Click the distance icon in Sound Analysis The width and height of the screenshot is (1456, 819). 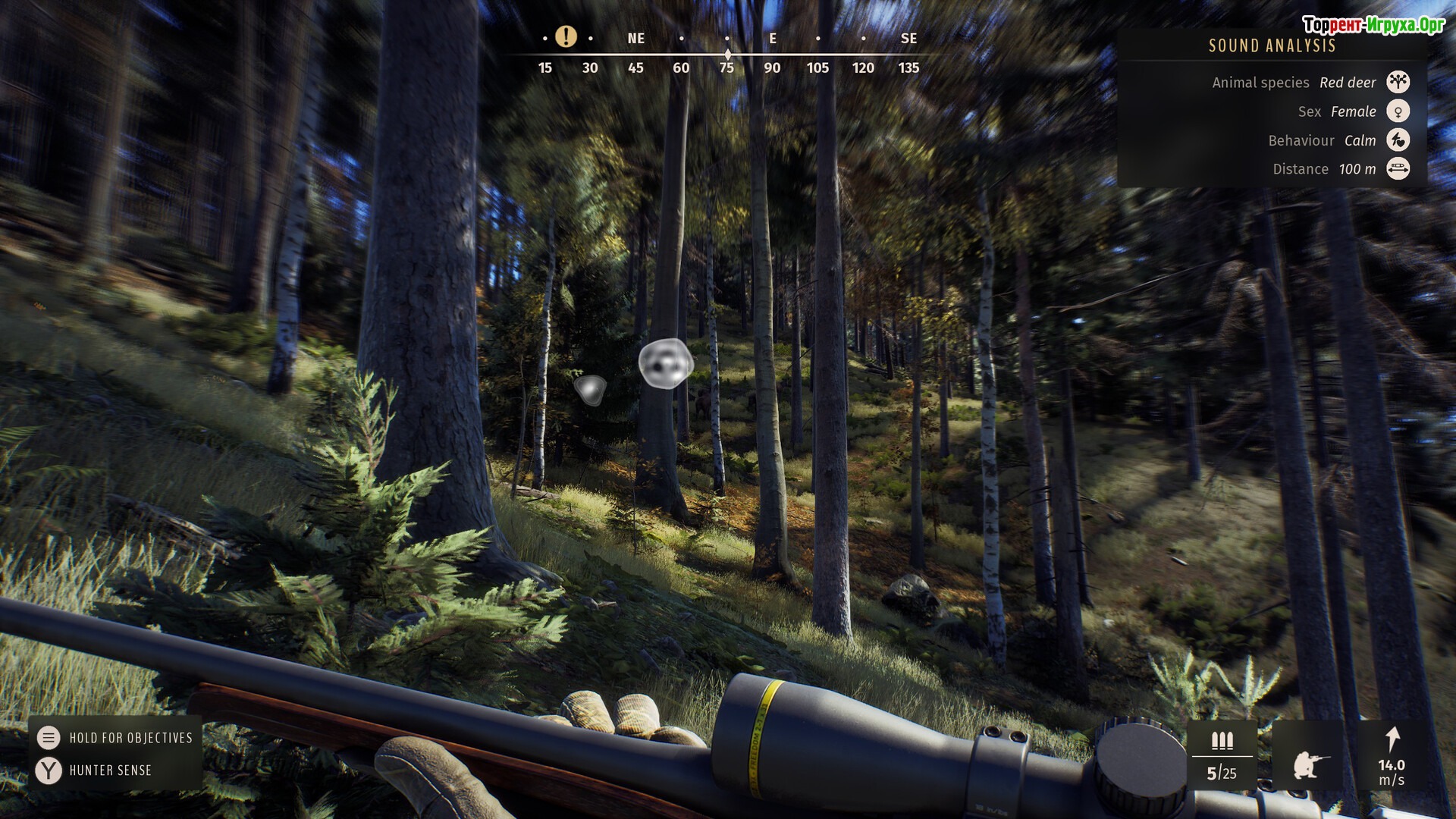click(1398, 168)
